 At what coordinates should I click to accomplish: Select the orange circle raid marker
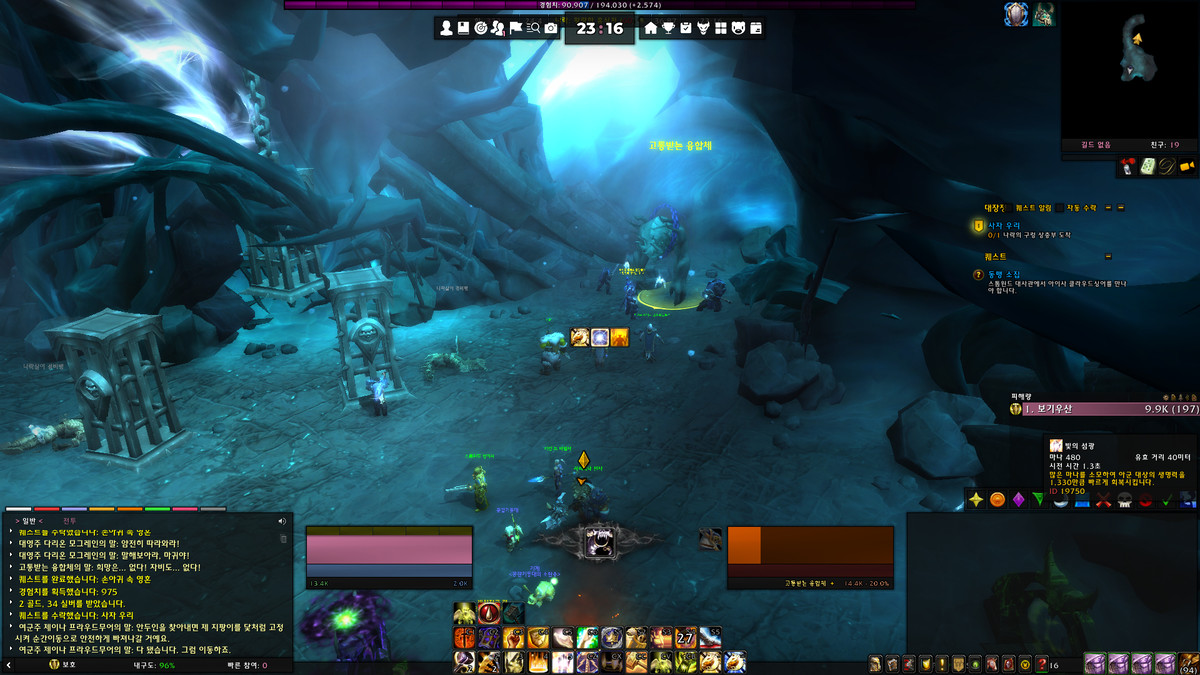997,499
